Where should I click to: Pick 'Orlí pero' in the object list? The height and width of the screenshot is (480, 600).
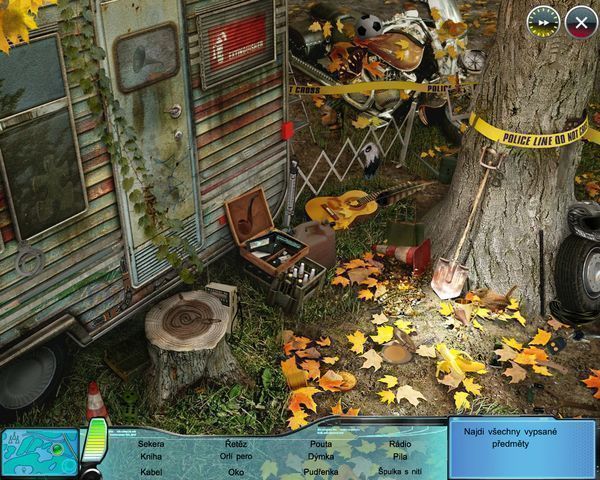pos(236,457)
